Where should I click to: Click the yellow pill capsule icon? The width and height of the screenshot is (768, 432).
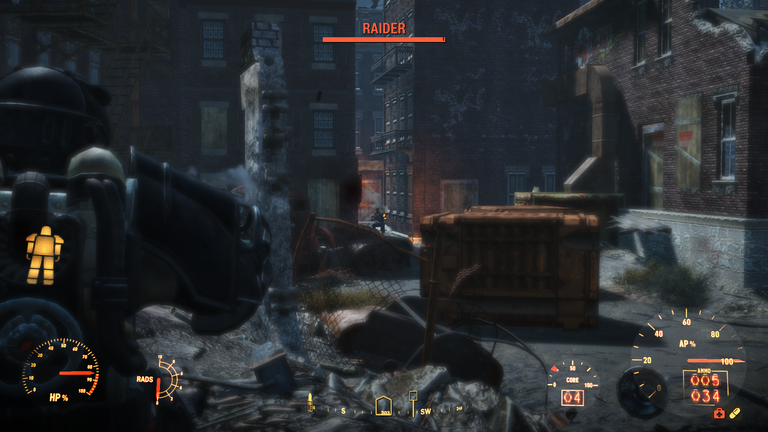pos(734,413)
